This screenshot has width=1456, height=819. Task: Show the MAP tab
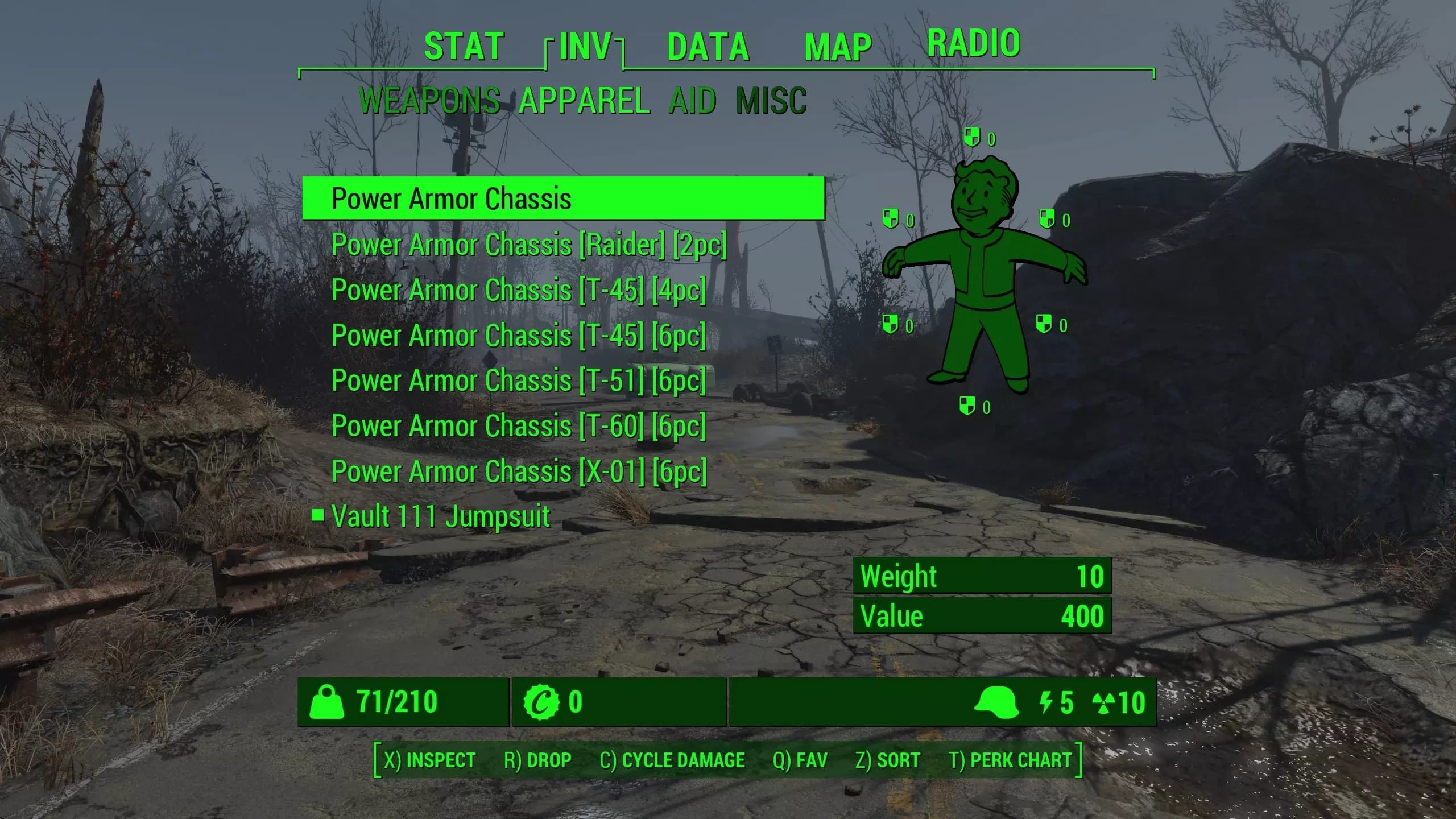coord(838,47)
